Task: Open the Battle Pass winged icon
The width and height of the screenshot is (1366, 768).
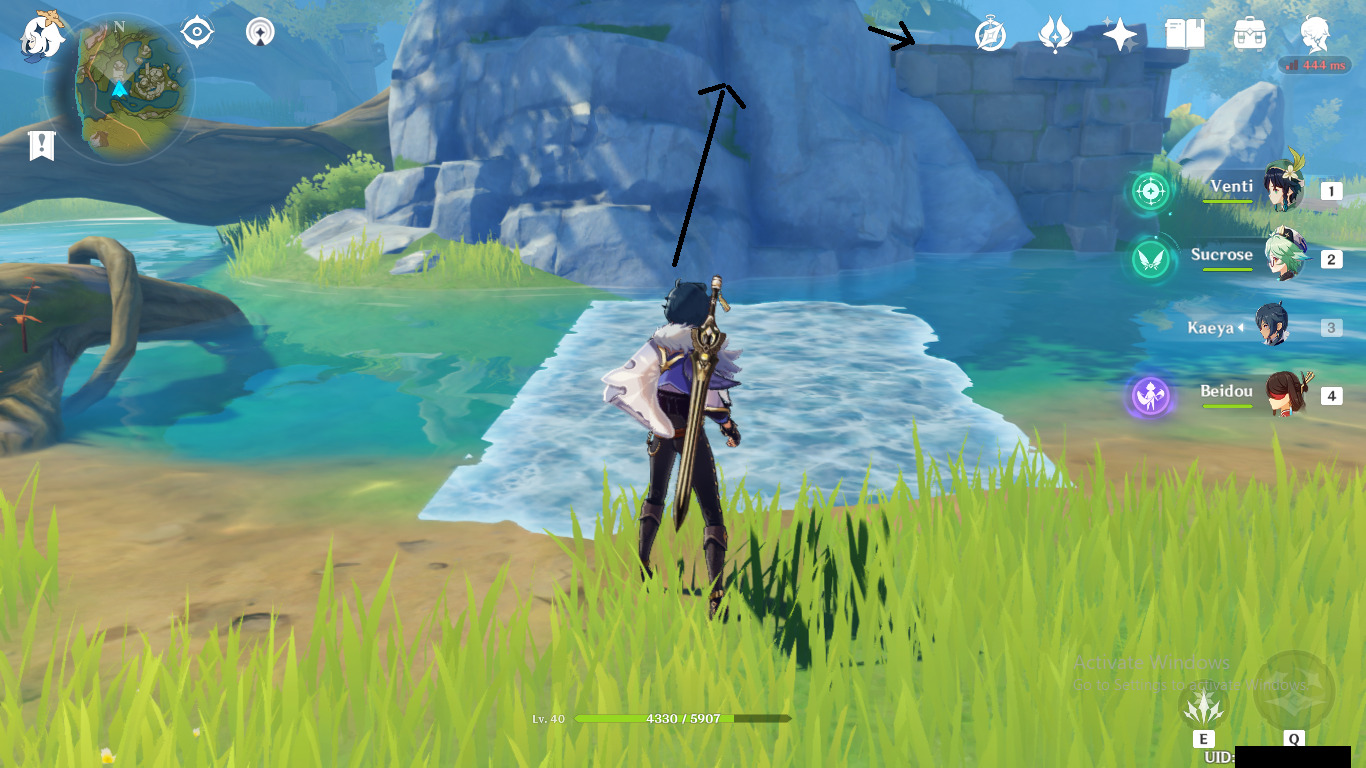Action: [1054, 36]
